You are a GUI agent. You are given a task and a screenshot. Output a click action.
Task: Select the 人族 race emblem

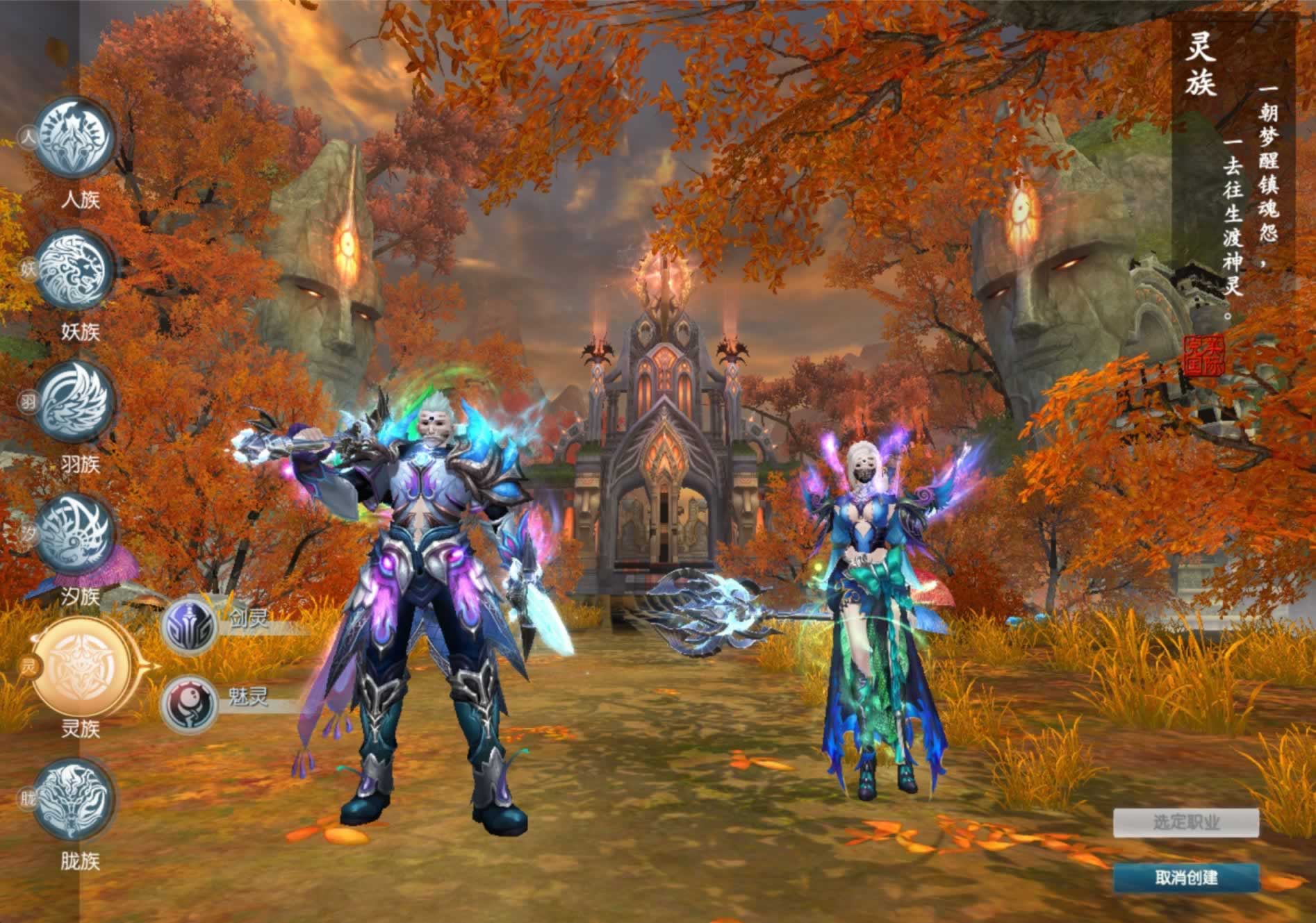coord(75,138)
